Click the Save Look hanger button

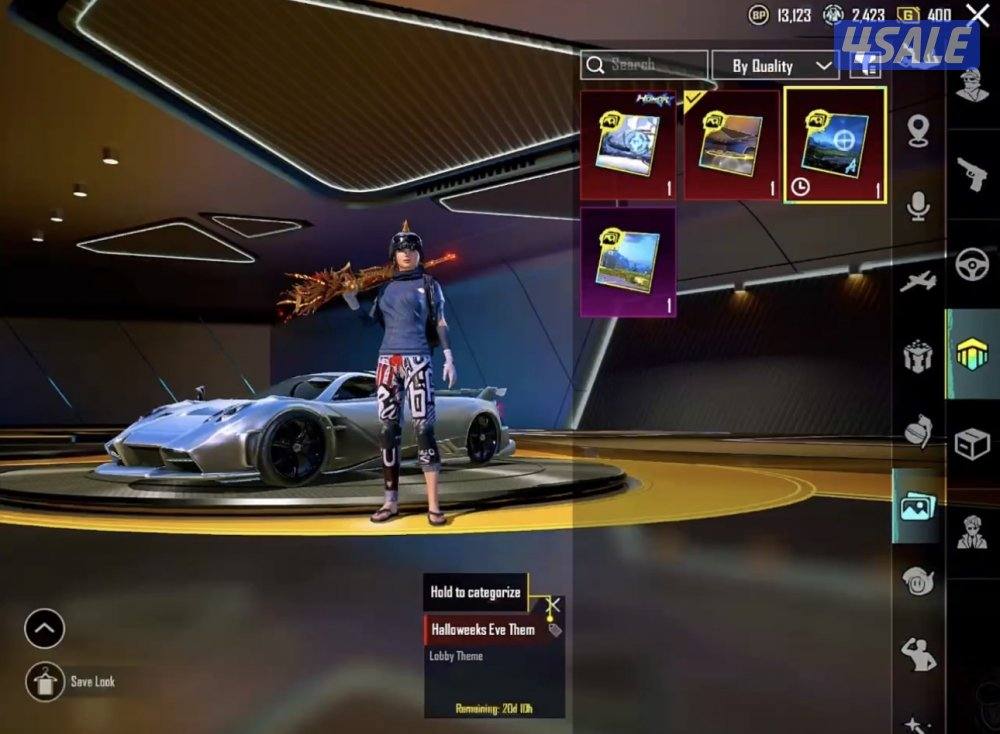pos(45,681)
